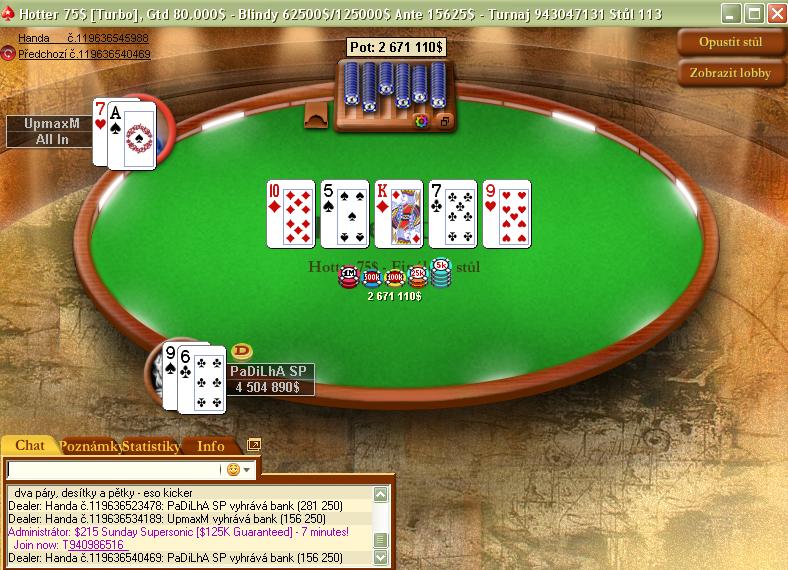Viewport: 788px width, 570px height.
Task: Open the colorful settings icon on chip tray
Action: [421, 121]
